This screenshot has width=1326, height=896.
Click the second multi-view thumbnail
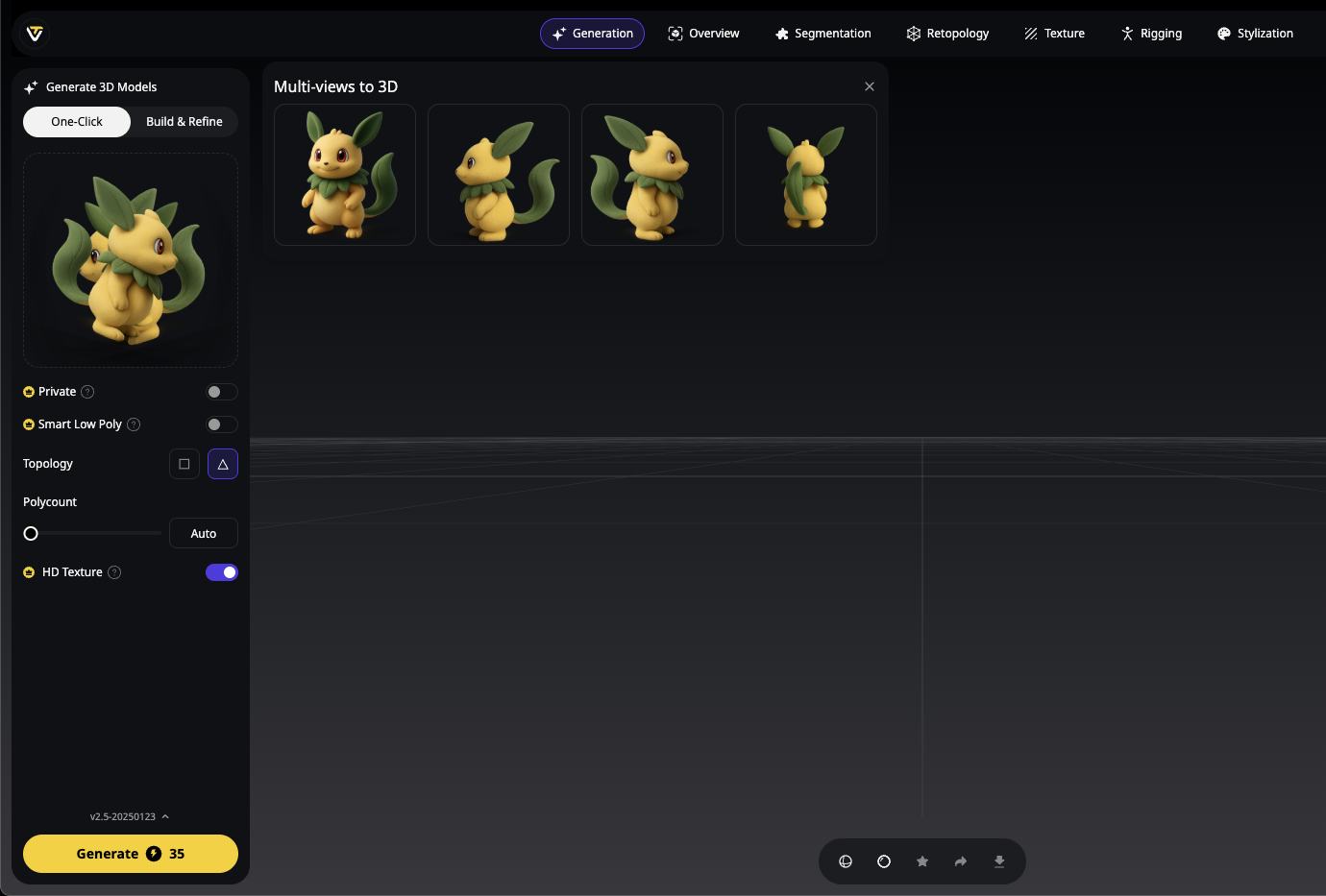[x=498, y=175]
